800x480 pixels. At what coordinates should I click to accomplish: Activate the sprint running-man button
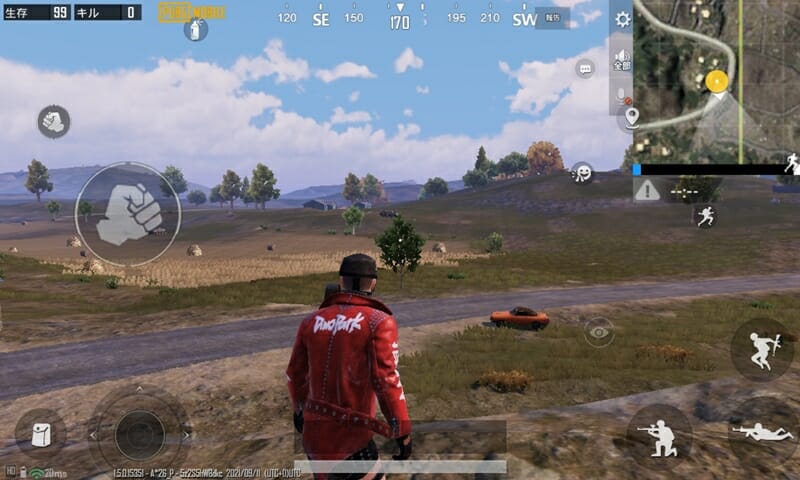(706, 215)
